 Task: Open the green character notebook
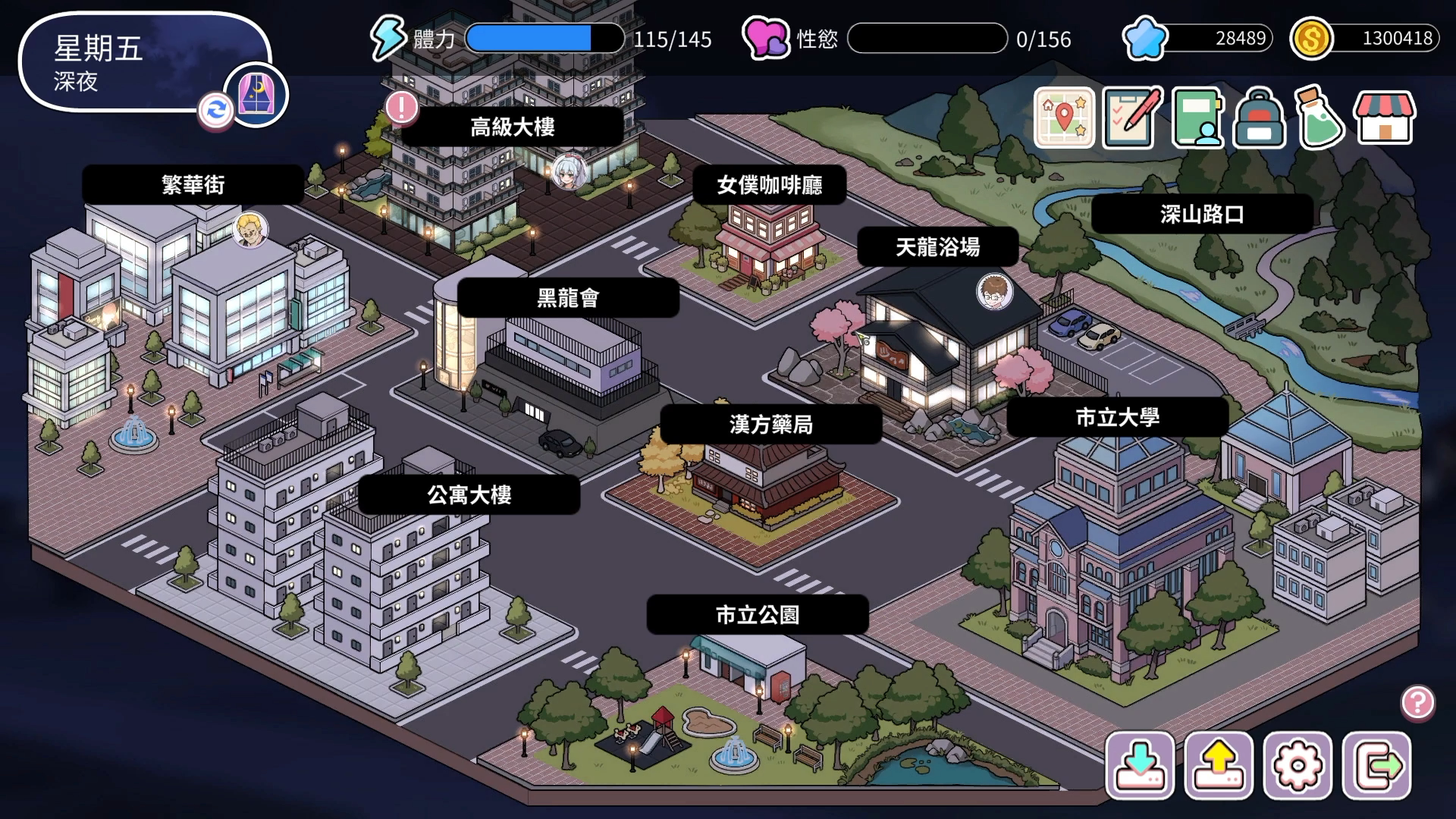pos(1197,118)
